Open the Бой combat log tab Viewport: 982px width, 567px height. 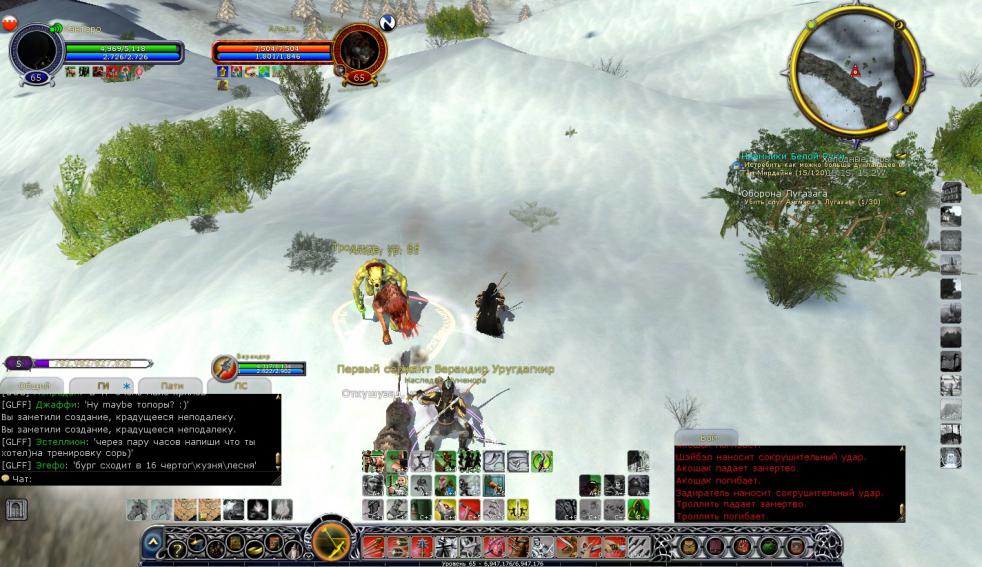709,438
